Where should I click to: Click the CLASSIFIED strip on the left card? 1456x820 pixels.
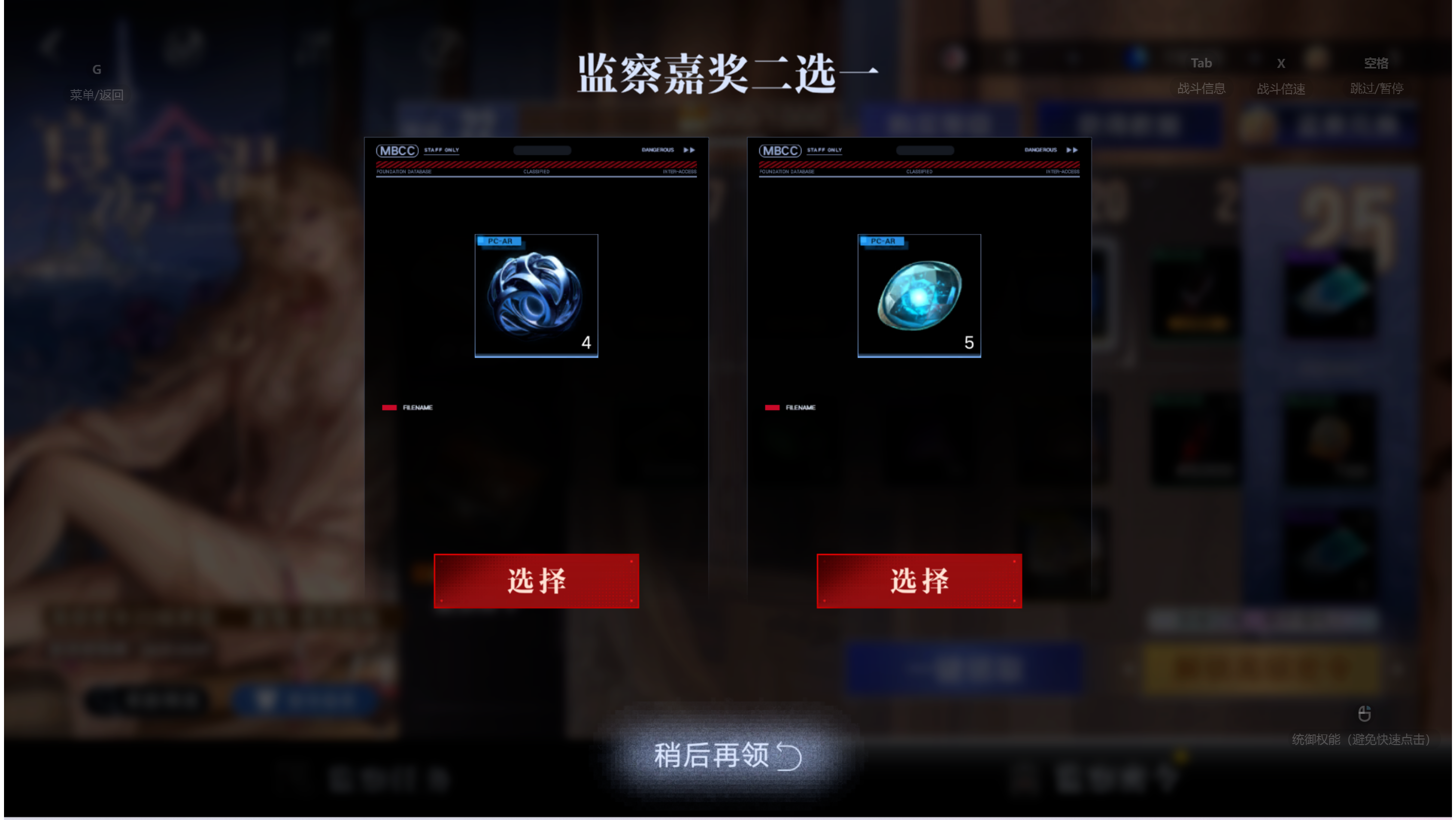[535, 171]
